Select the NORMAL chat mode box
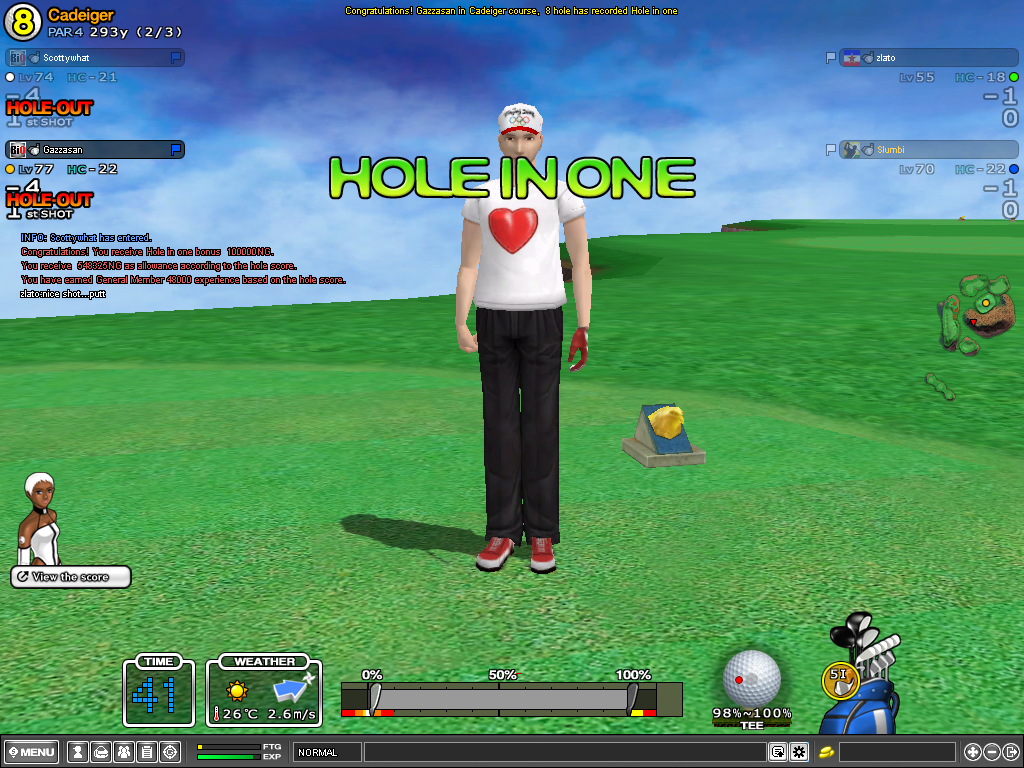Screen dimensions: 1024x768 [x=327, y=752]
